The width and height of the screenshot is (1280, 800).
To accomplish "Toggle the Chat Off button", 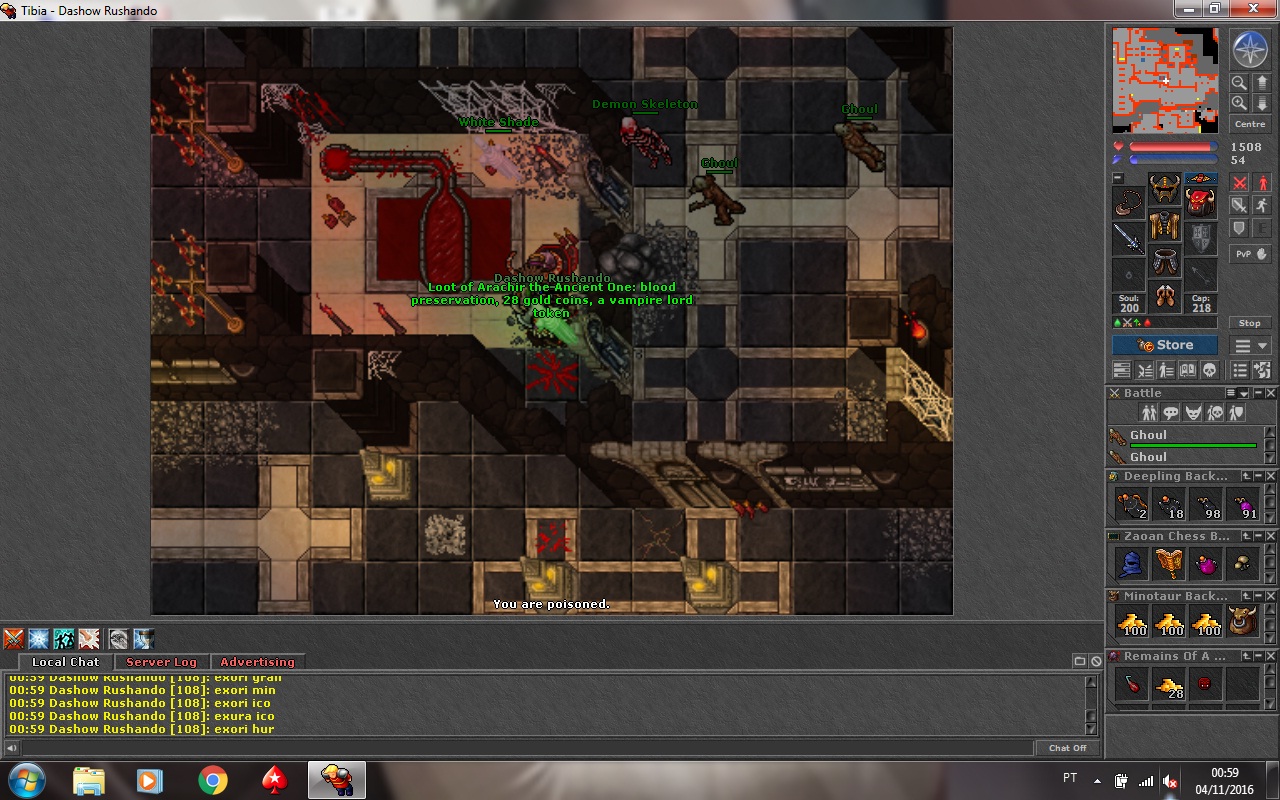I will pos(1067,748).
